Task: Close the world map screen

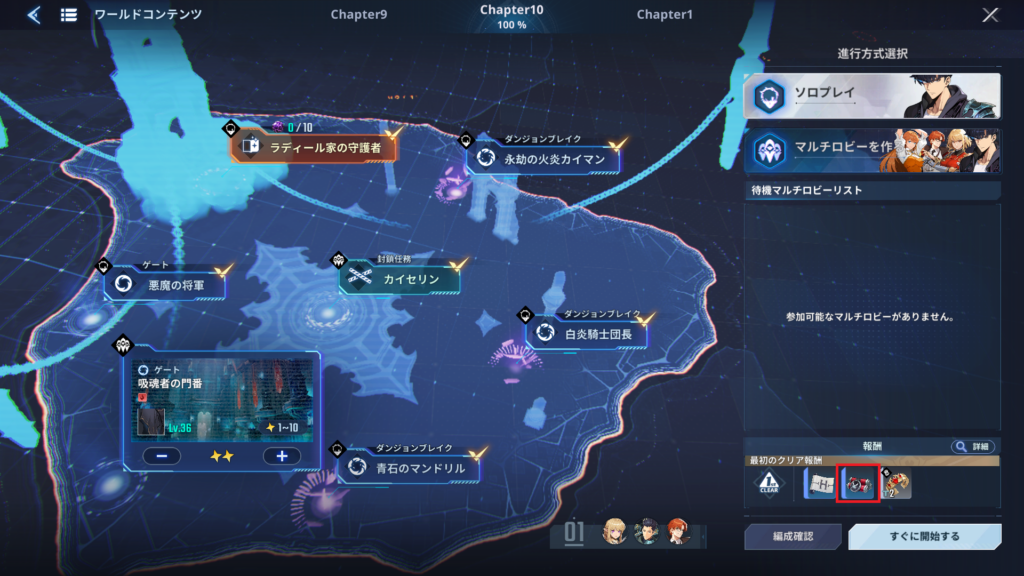Action: pyautogui.click(x=990, y=15)
